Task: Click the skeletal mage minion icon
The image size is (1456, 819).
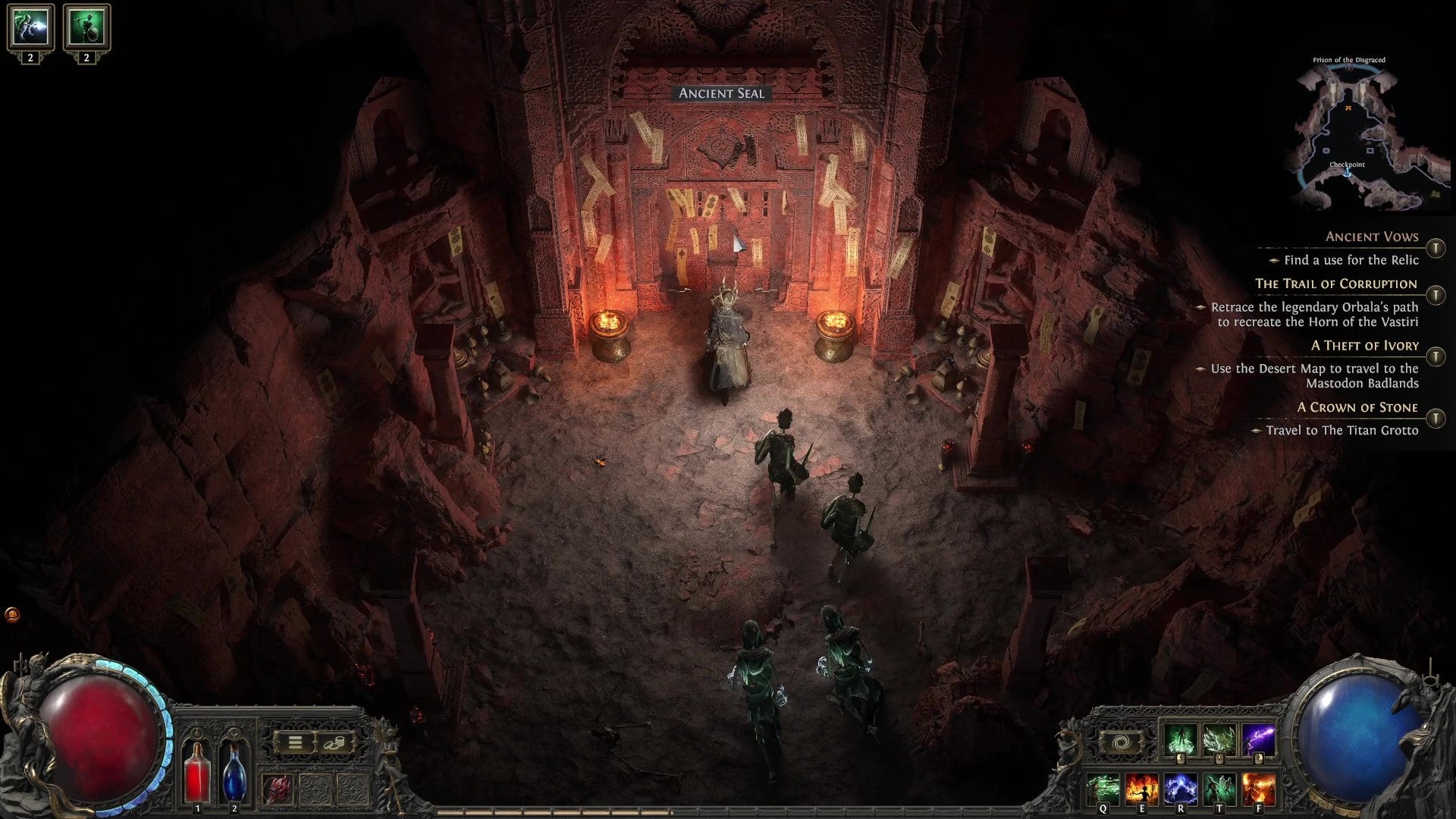Action: (30, 27)
